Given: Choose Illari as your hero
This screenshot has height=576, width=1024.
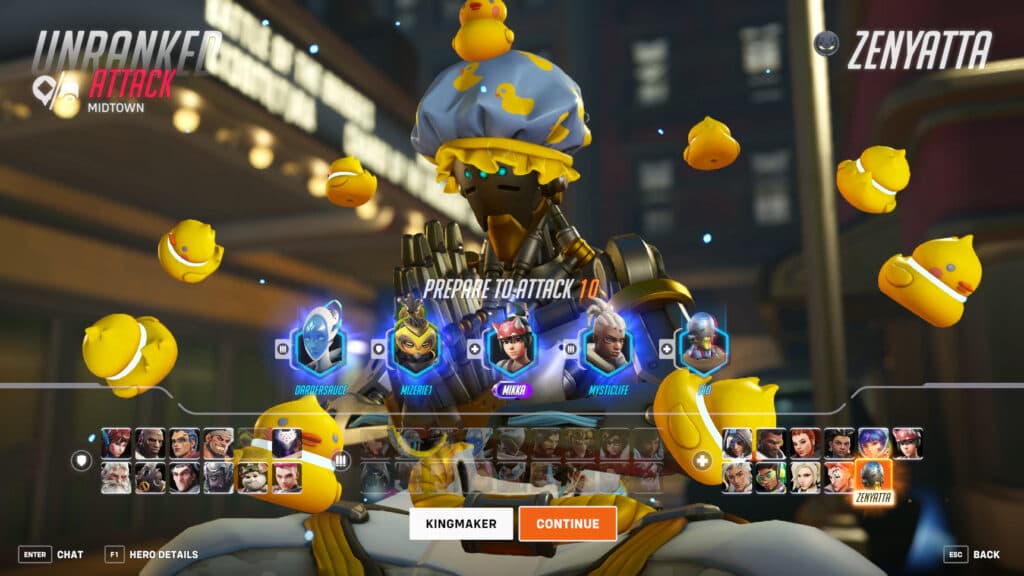Looking at the screenshot, I should pyautogui.click(x=839, y=443).
